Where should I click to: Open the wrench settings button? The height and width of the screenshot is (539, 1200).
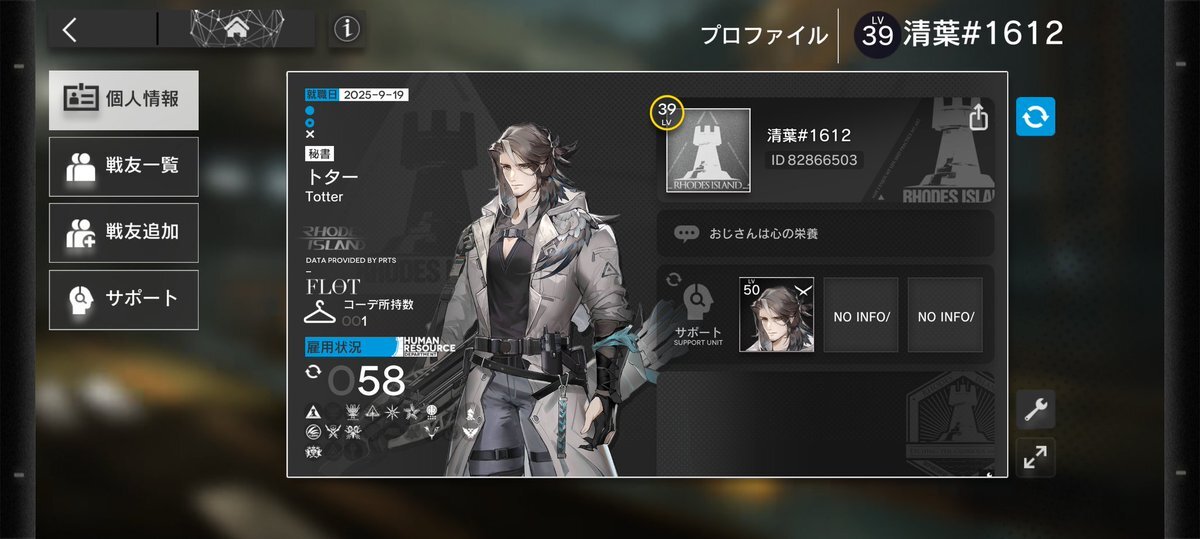click(x=1035, y=409)
